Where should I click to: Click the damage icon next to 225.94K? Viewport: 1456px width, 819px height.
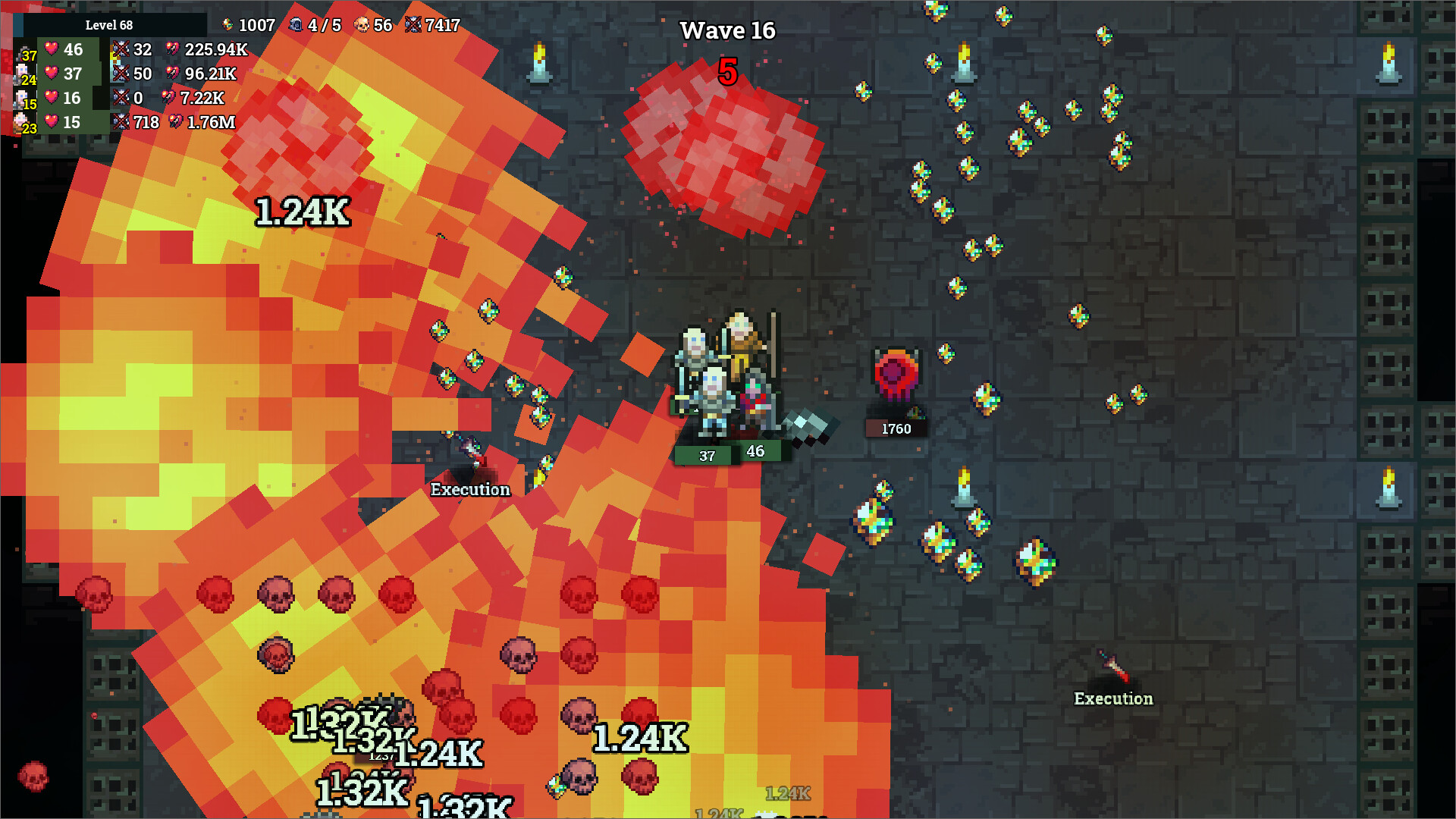173,49
